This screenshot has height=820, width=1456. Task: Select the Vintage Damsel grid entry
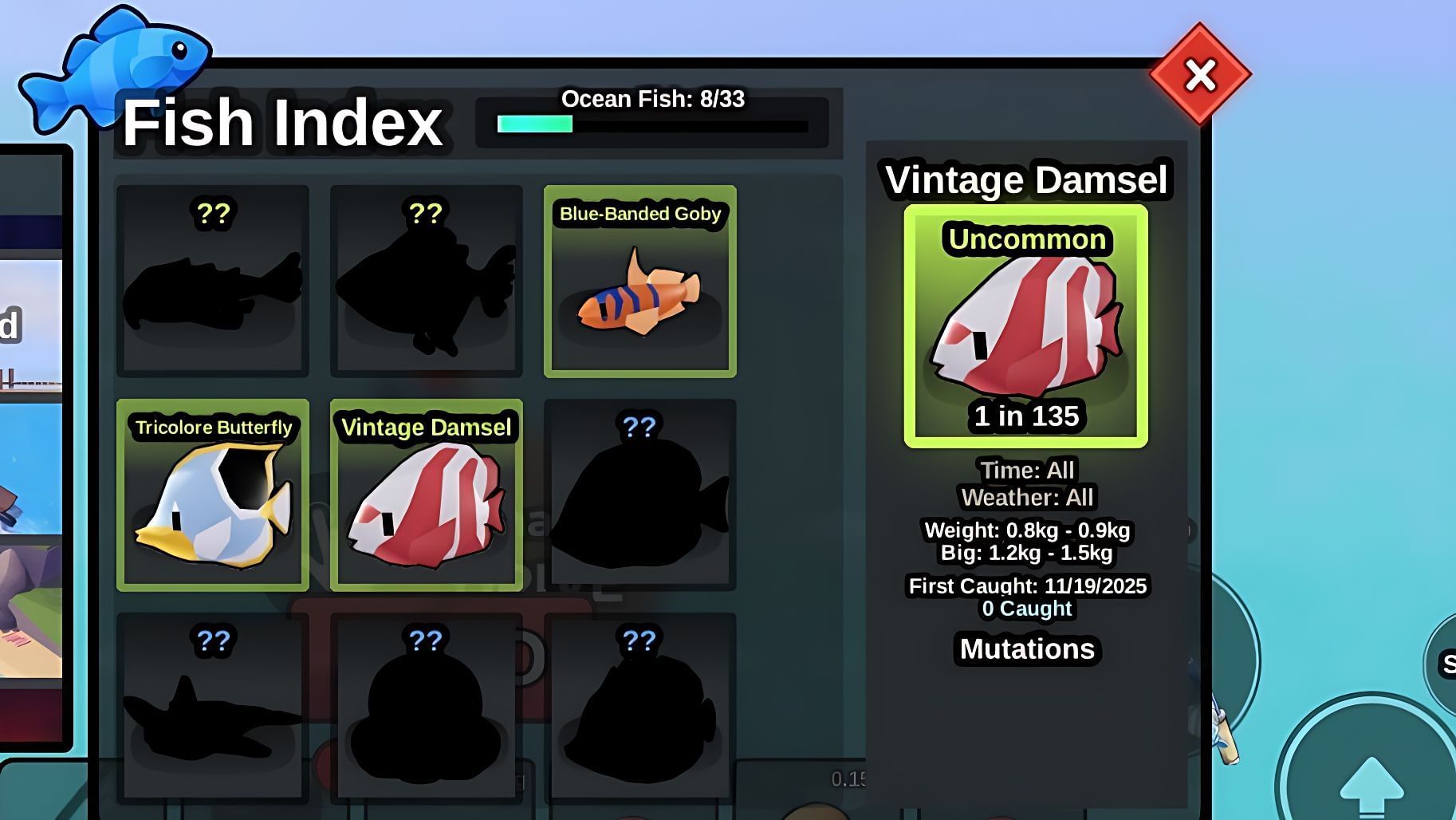(426, 495)
